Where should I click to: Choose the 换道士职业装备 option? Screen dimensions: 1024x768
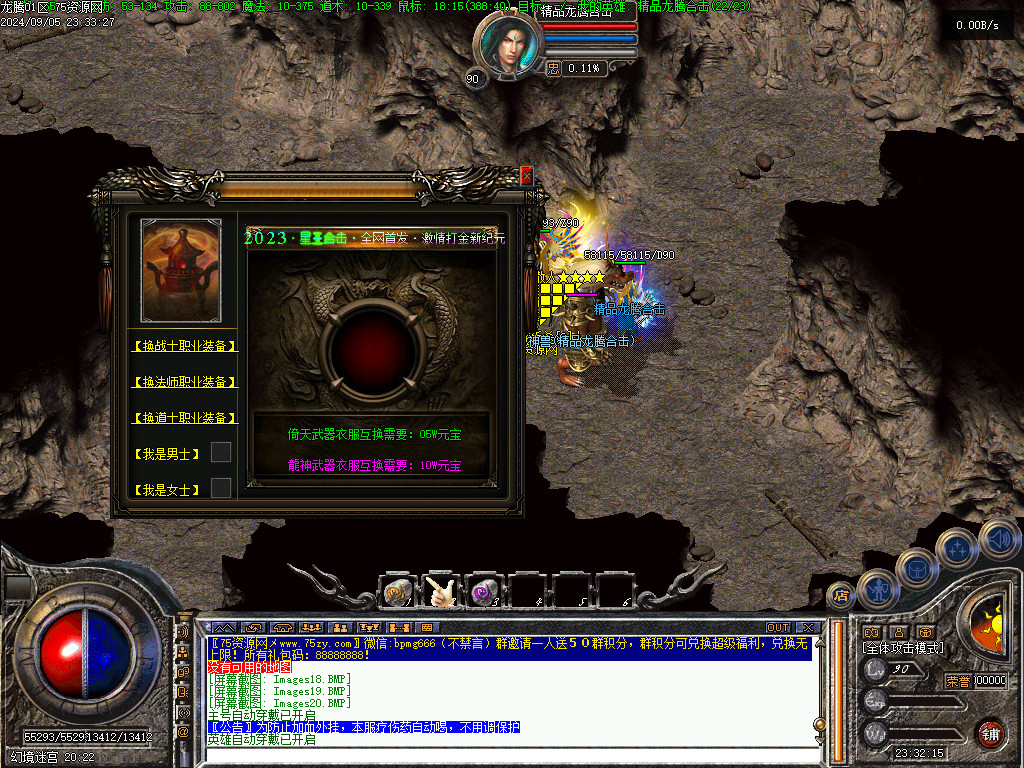tap(185, 418)
